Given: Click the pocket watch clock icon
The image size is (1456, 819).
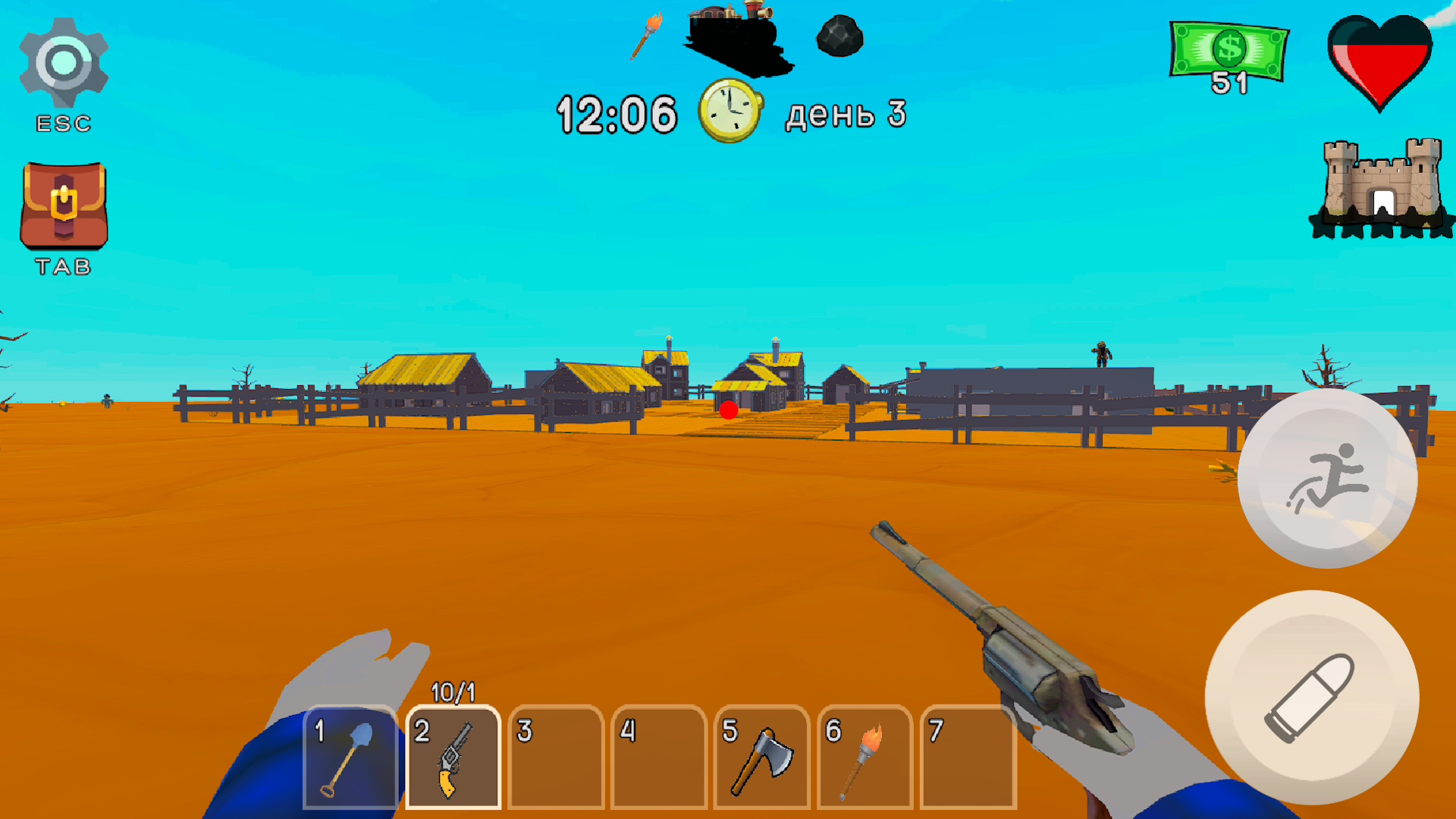Looking at the screenshot, I should [x=730, y=112].
